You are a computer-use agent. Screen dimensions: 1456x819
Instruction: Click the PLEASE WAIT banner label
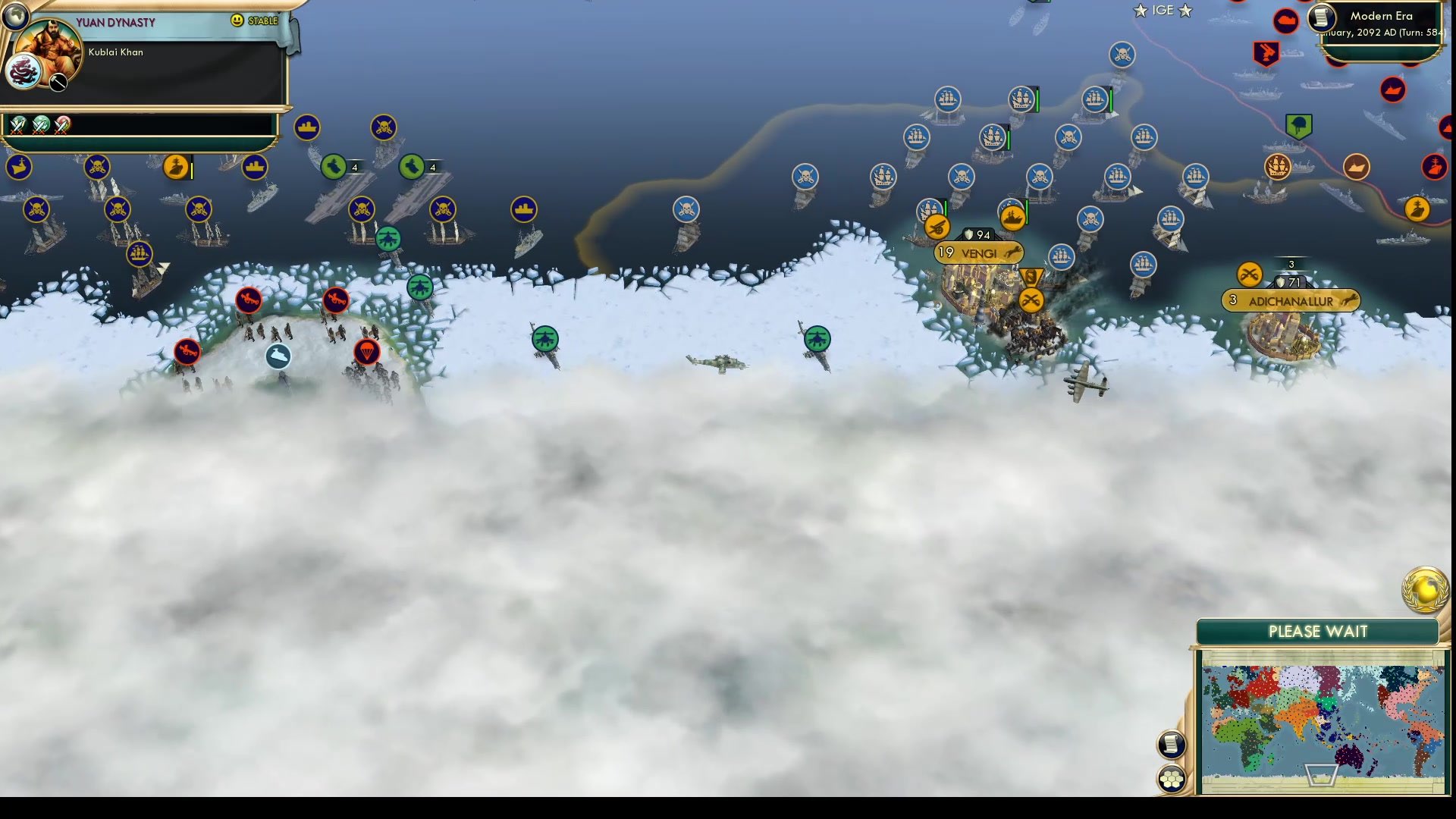[1317, 631]
